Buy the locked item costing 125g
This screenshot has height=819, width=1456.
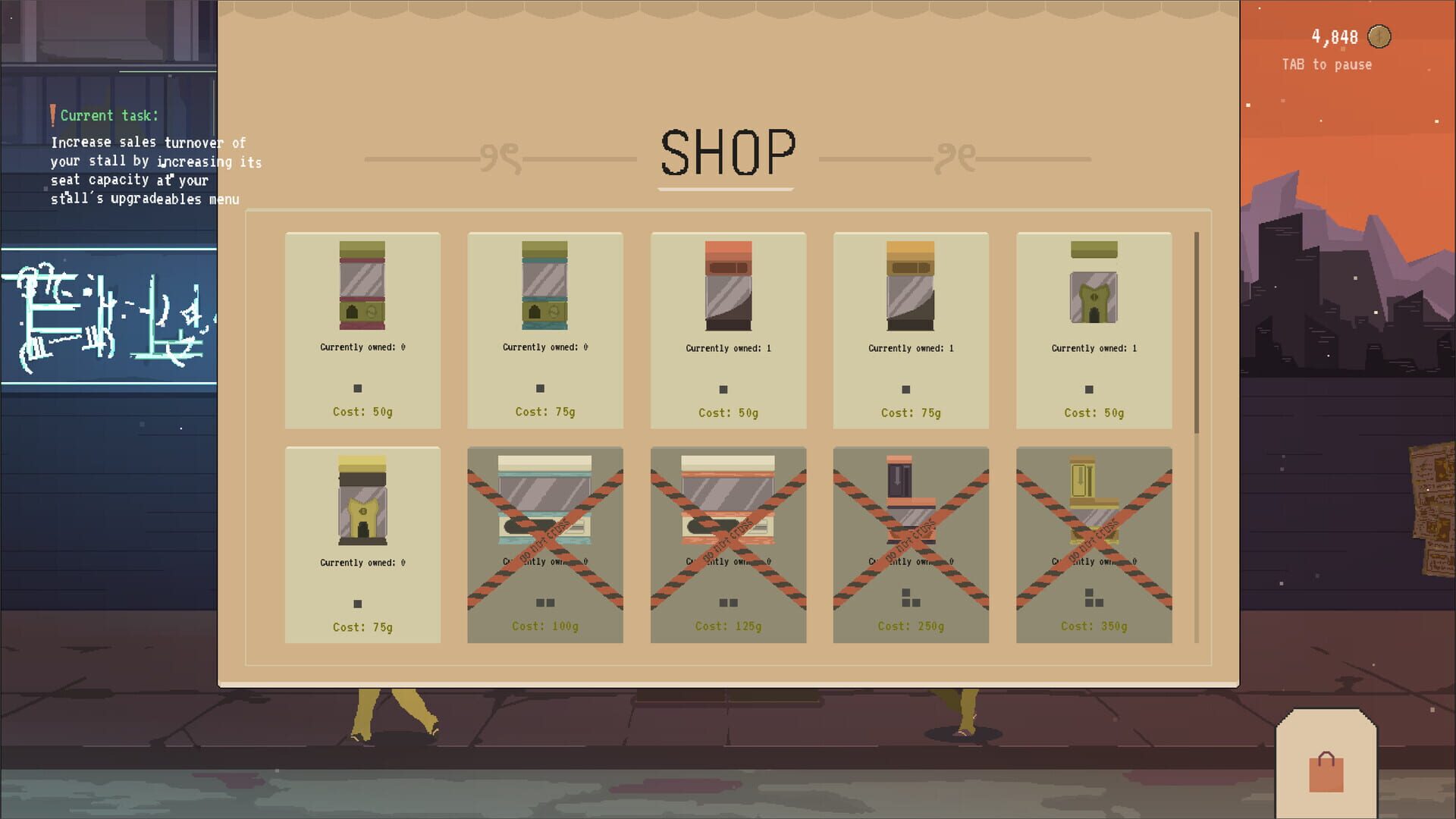(728, 544)
